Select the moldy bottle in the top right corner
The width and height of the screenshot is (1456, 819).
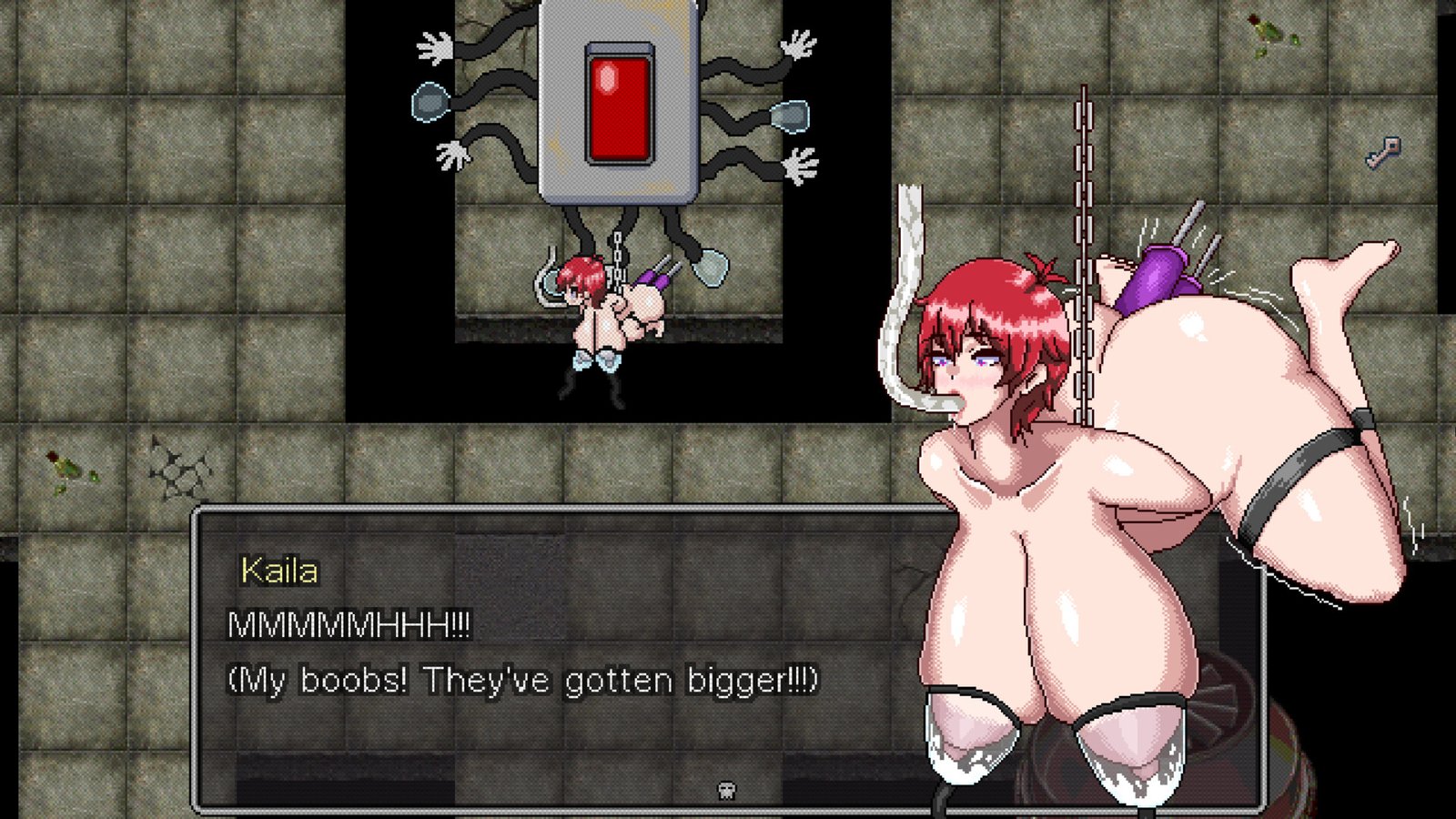[x=1267, y=27]
